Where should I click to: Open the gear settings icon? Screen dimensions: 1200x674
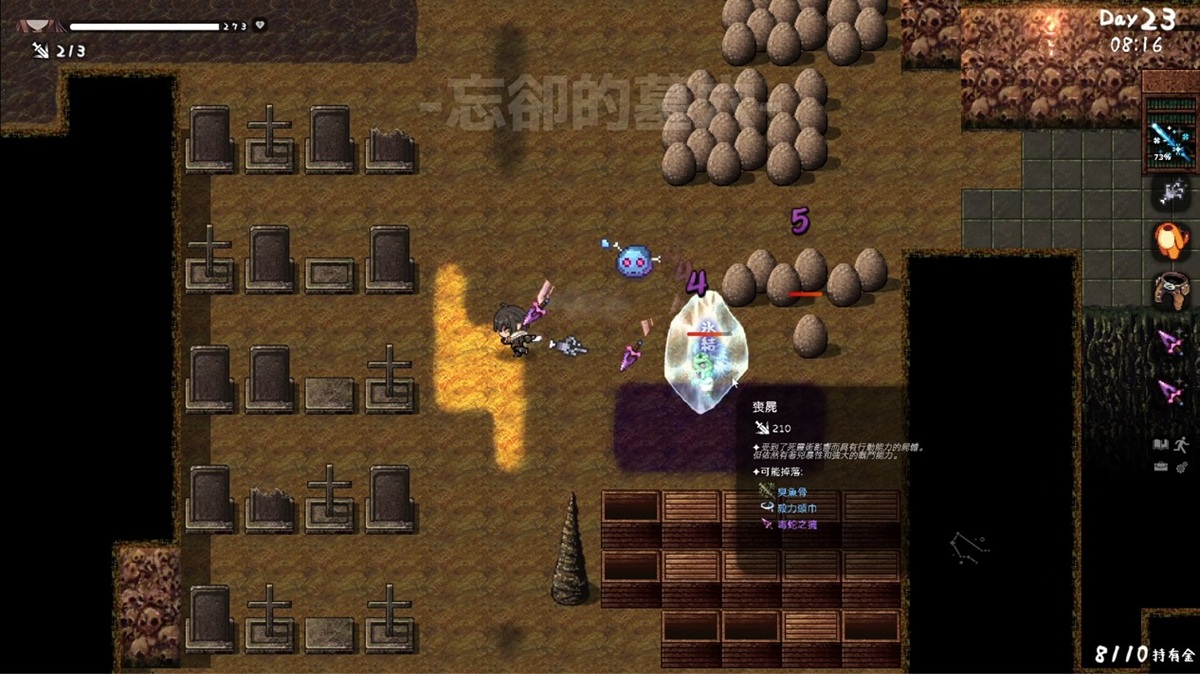tap(1181, 466)
